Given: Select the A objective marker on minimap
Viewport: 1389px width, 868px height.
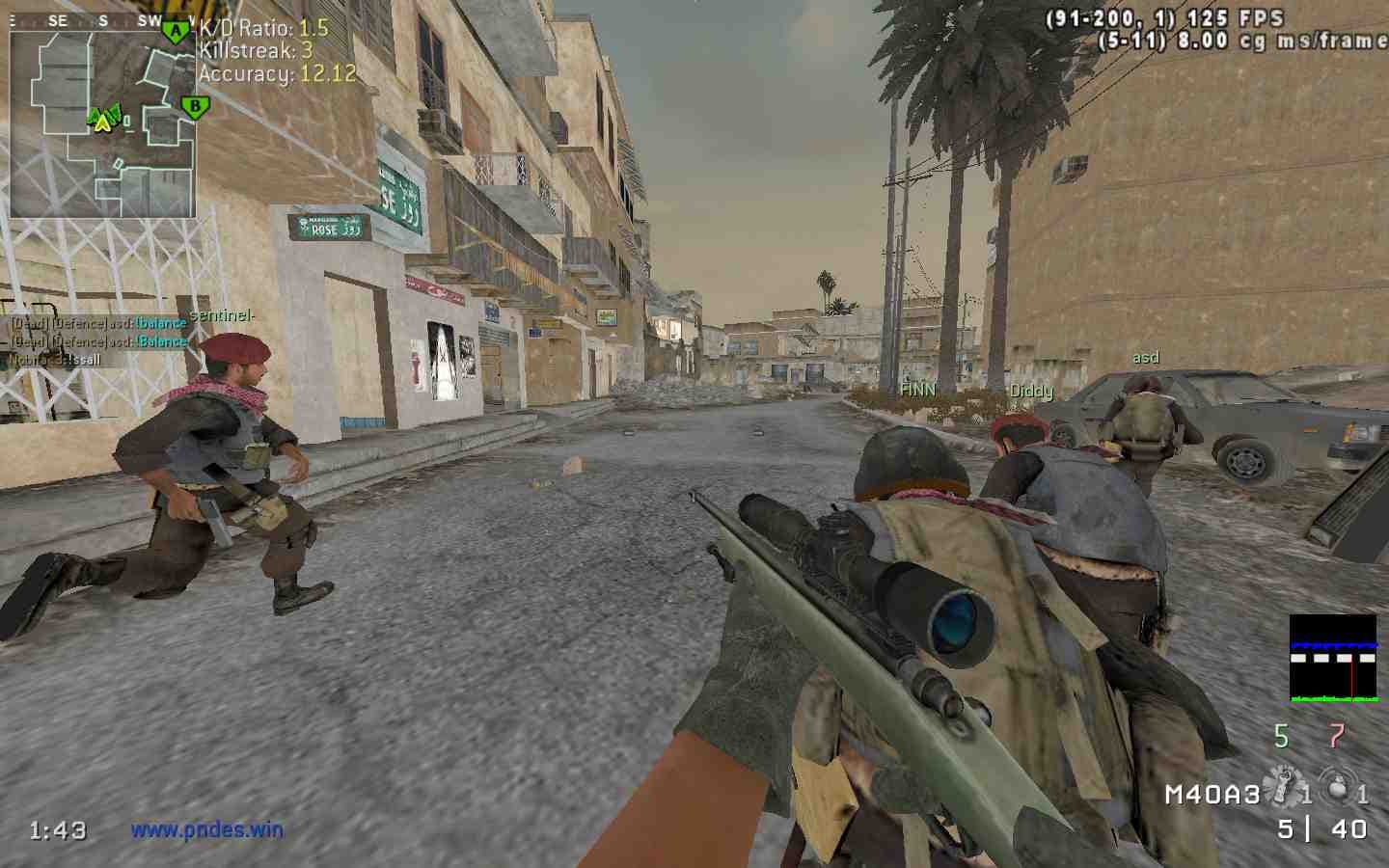Looking at the screenshot, I should point(175,32).
